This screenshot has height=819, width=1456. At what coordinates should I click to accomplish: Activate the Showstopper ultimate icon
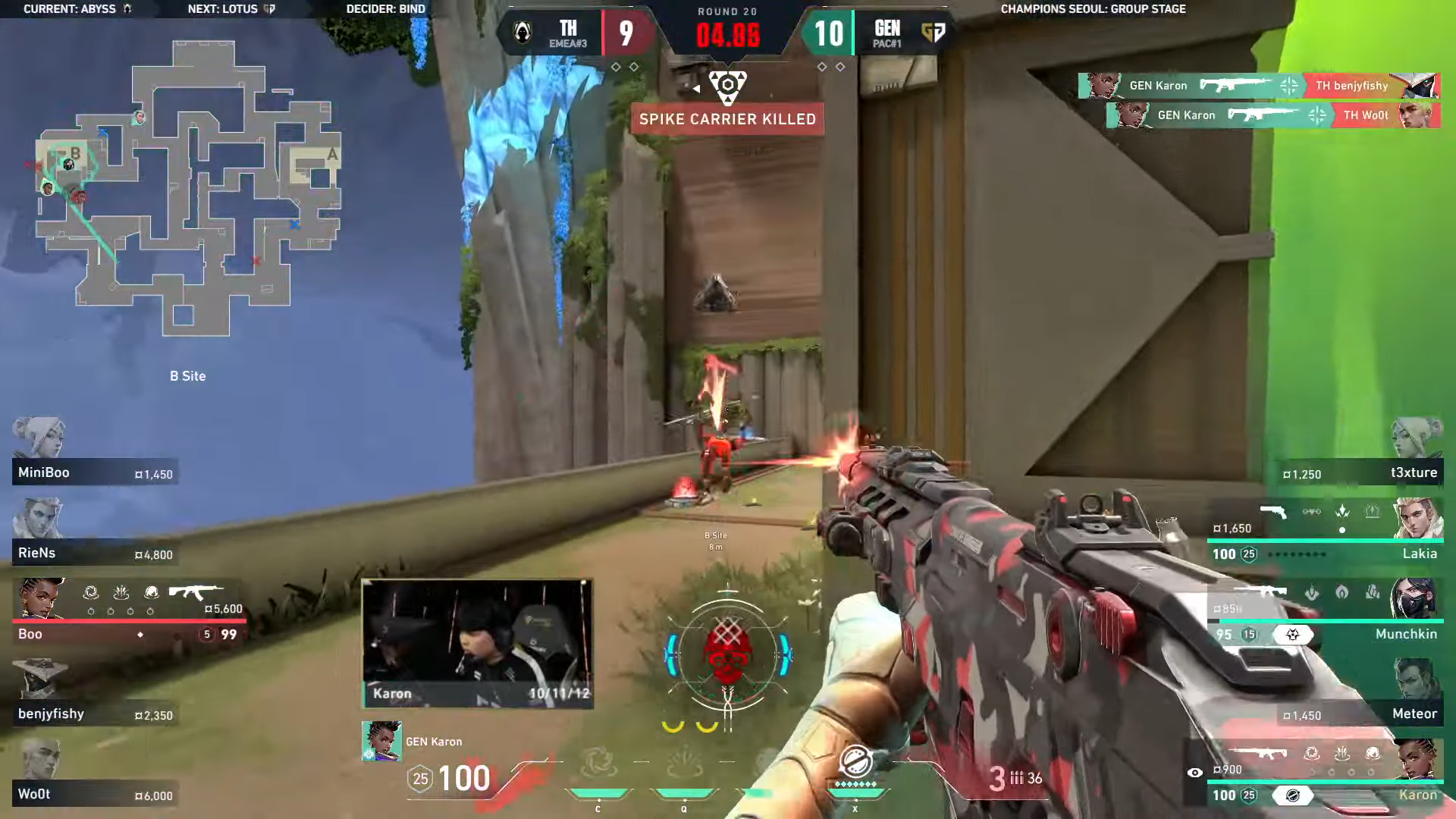855,762
